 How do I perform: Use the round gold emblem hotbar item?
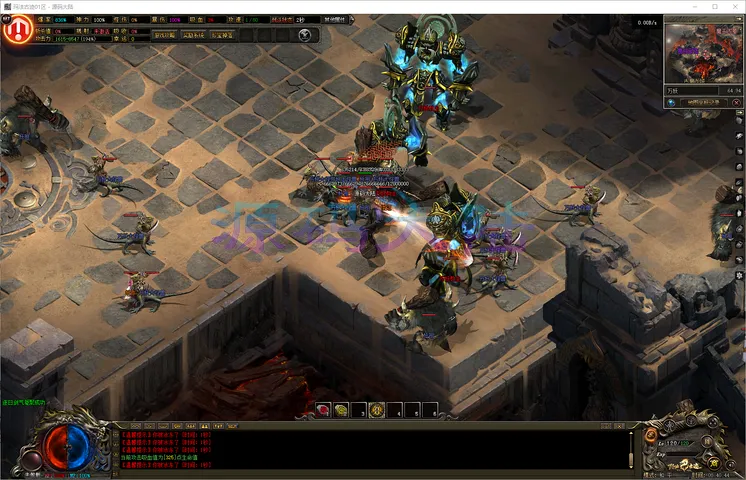tap(377, 410)
